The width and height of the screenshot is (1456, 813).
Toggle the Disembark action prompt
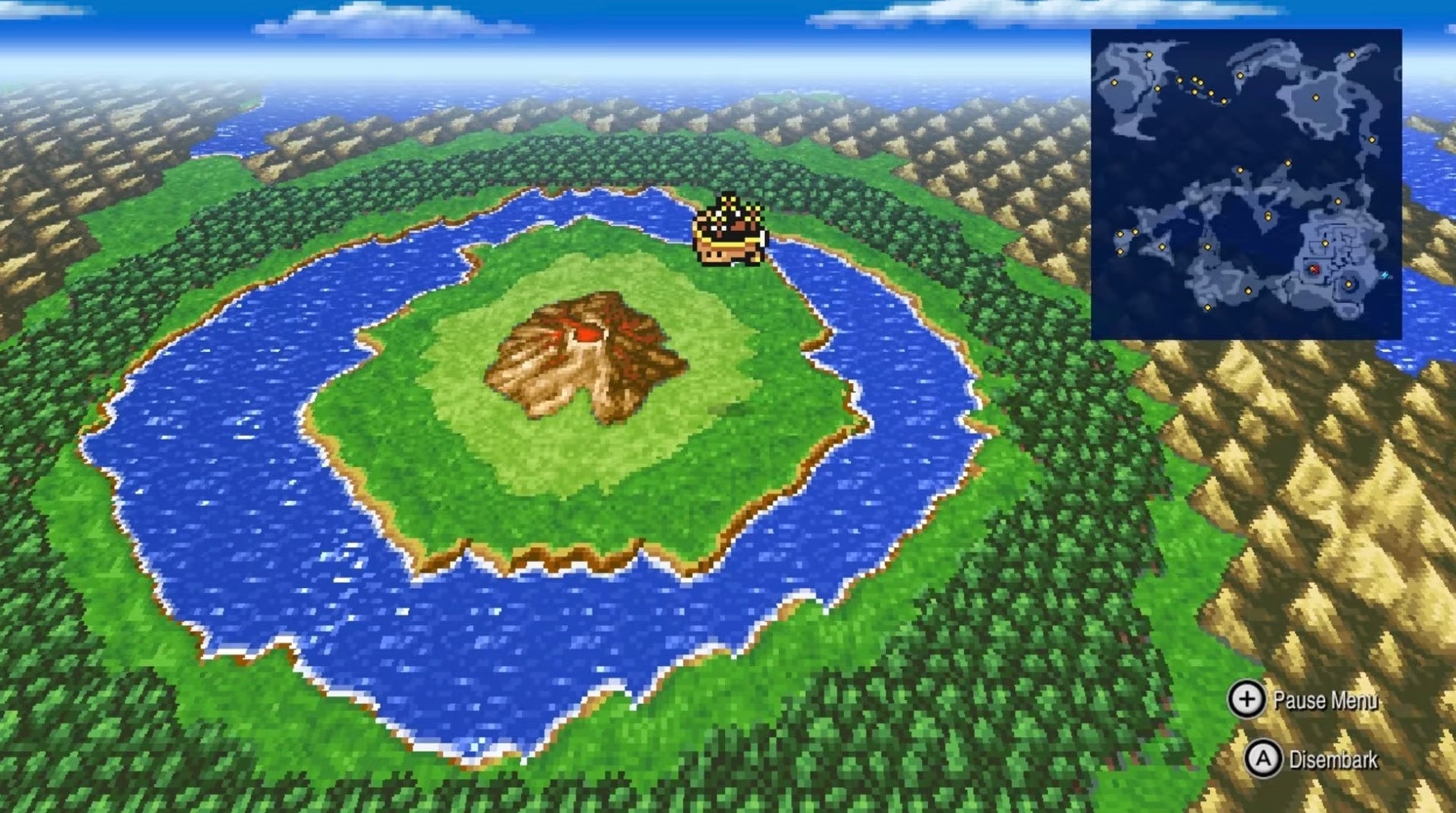pos(1334,758)
